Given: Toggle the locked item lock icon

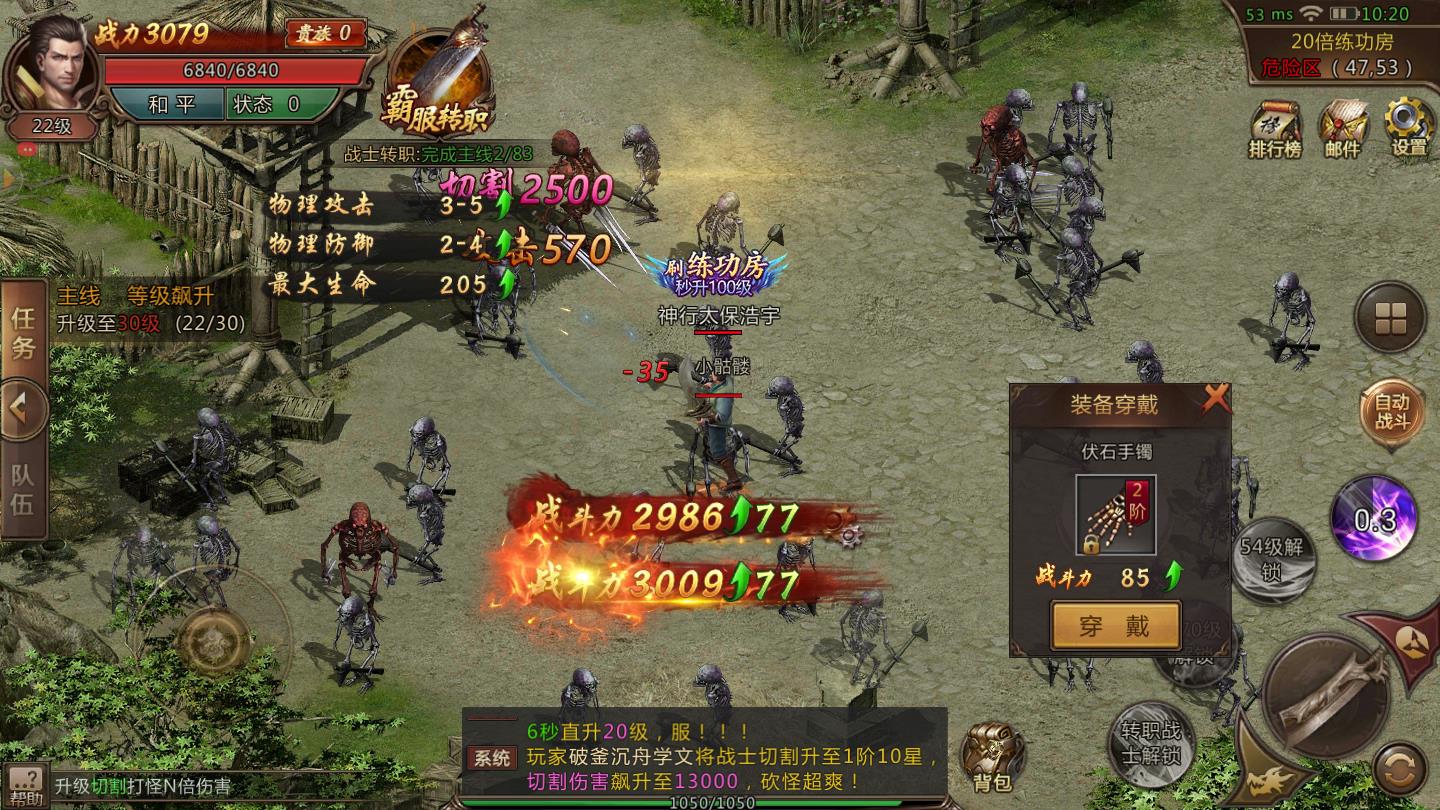Looking at the screenshot, I should click(1090, 543).
